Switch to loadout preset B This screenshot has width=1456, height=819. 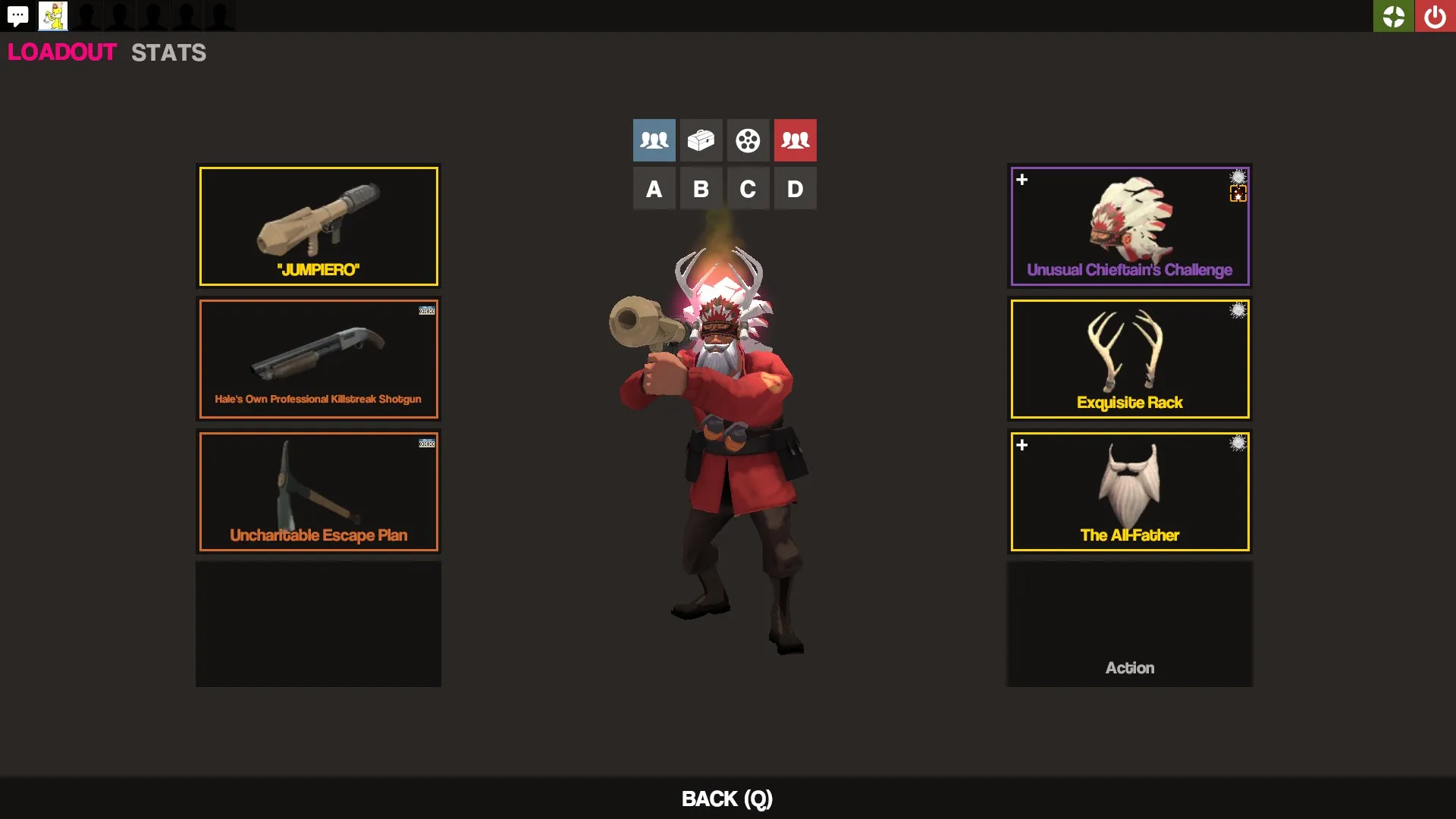701,189
